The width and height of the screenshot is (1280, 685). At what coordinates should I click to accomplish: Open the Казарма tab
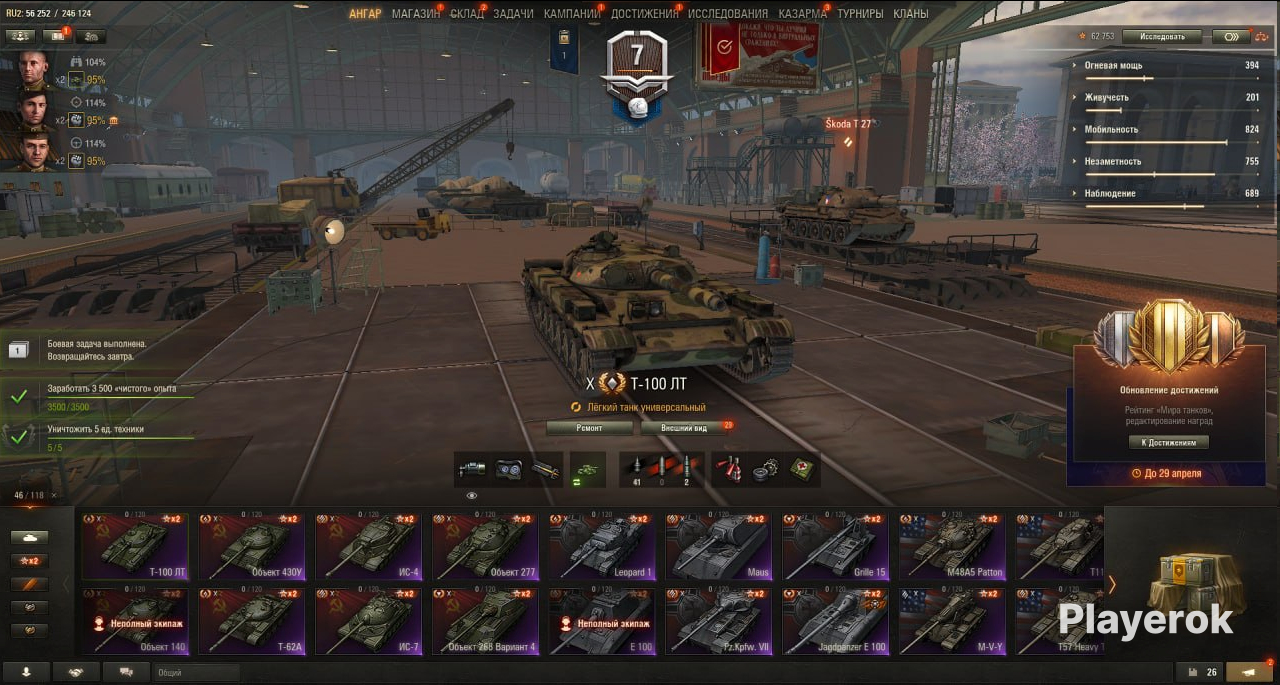(x=802, y=14)
